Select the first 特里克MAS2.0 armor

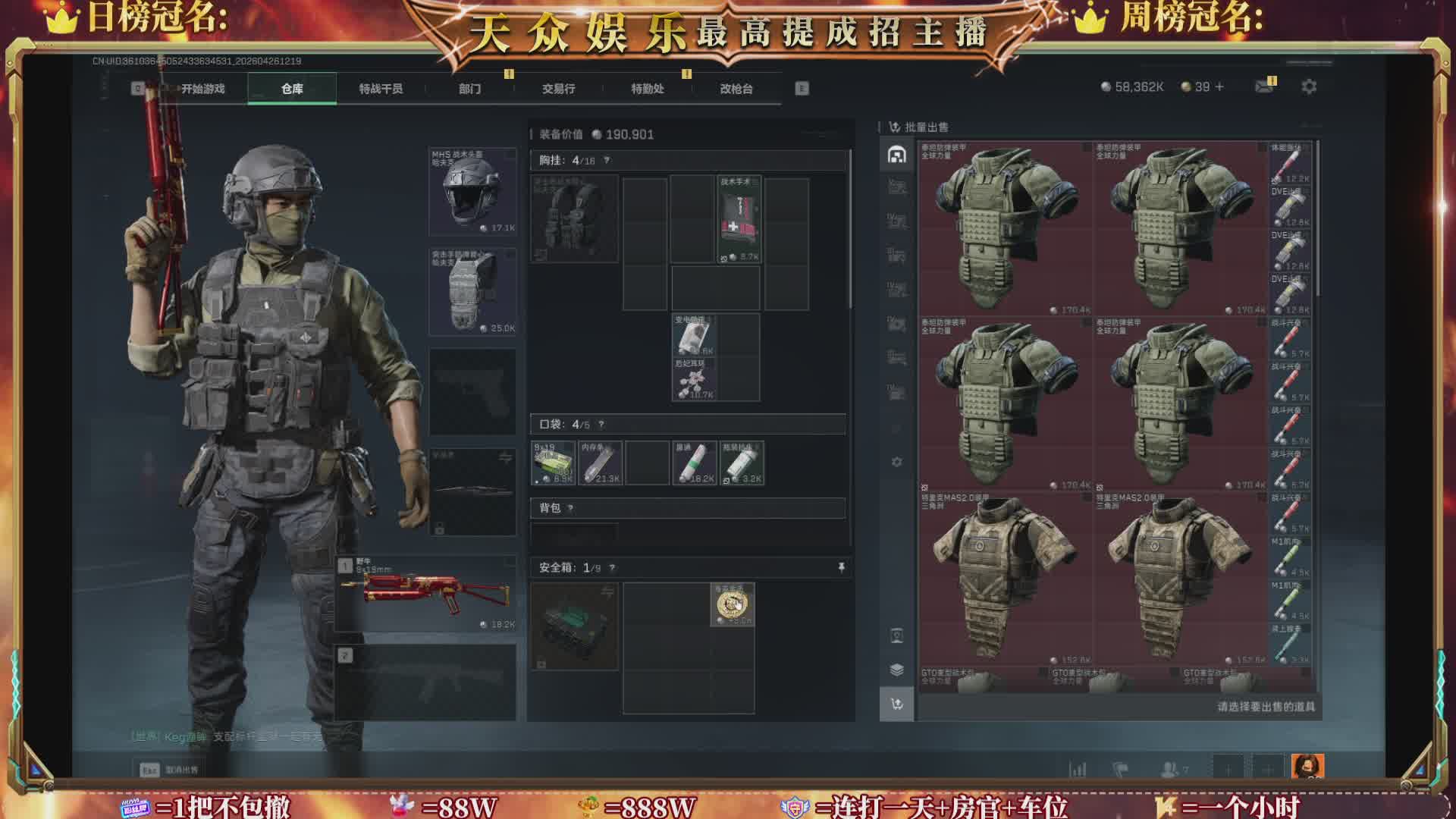click(x=1006, y=578)
